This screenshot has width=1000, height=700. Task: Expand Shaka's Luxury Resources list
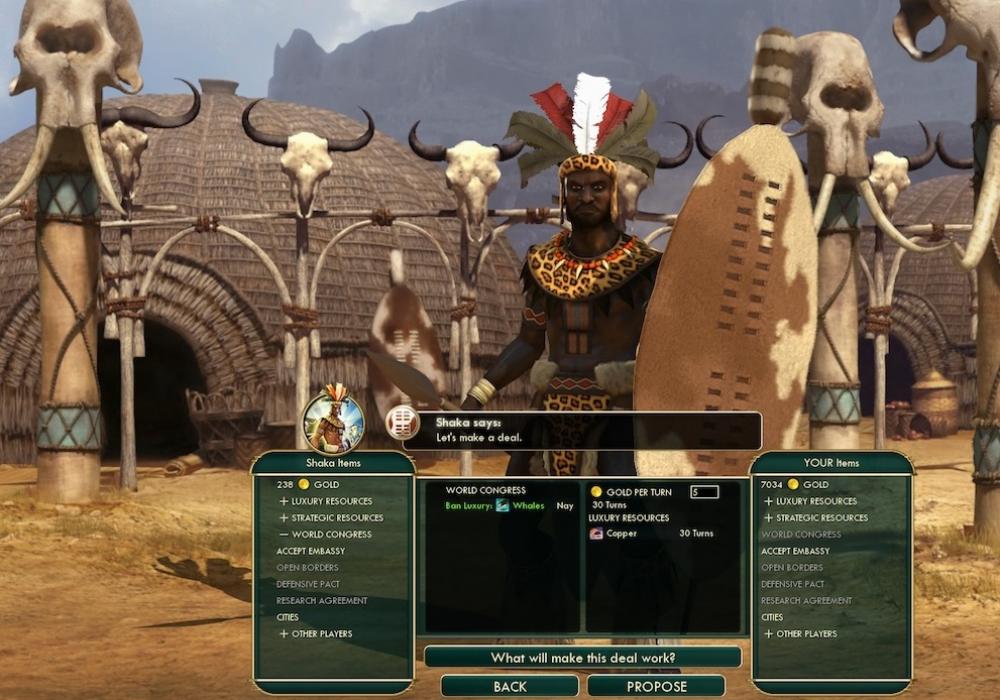point(326,501)
